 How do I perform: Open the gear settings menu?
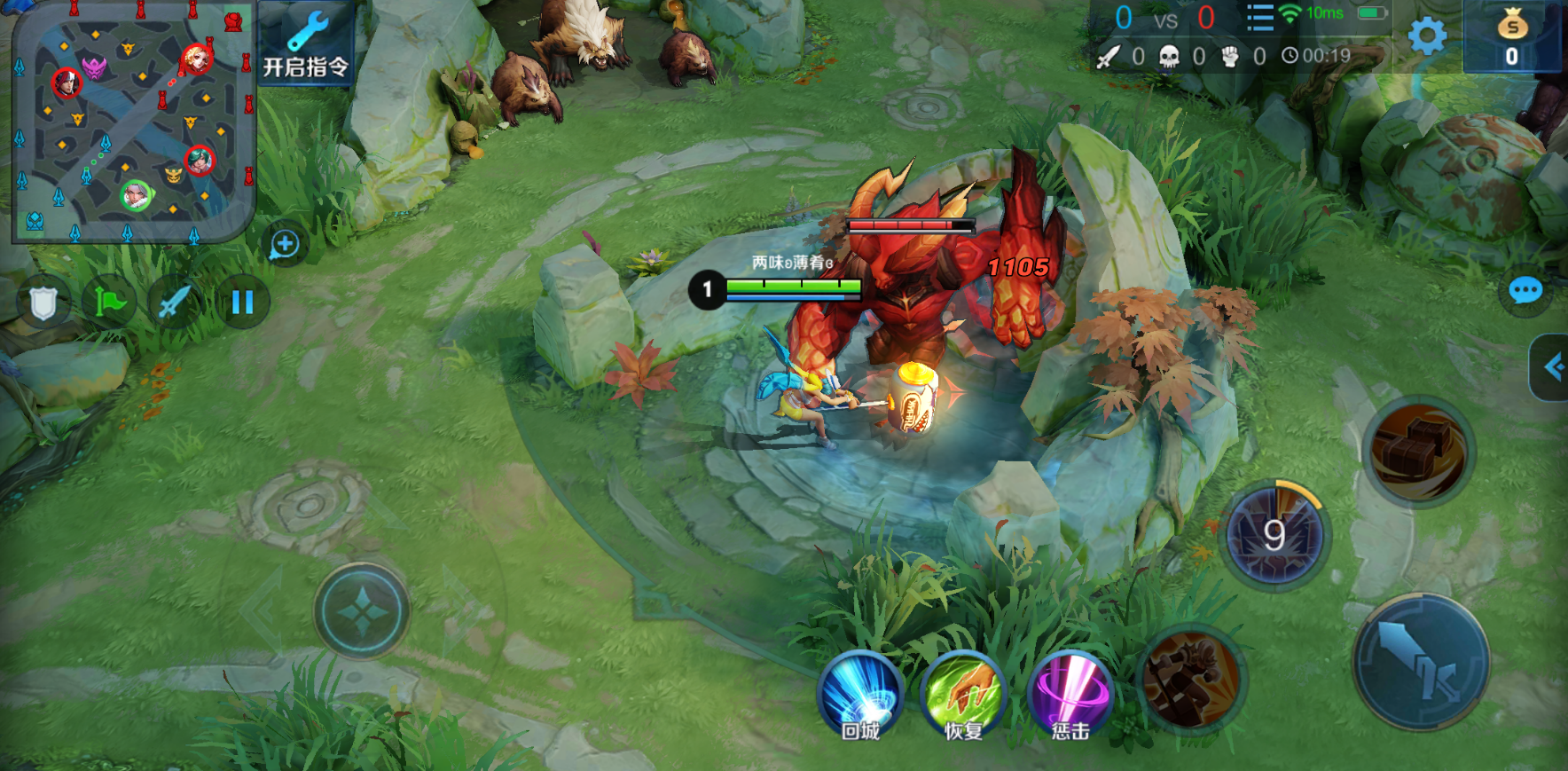[1427, 36]
